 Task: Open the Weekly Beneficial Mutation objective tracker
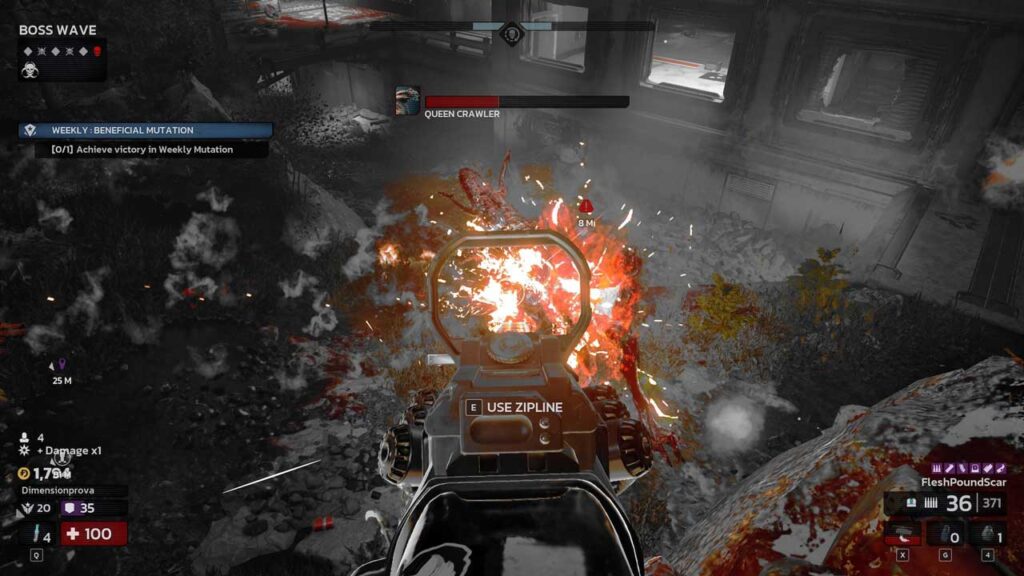pyautogui.click(x=145, y=130)
